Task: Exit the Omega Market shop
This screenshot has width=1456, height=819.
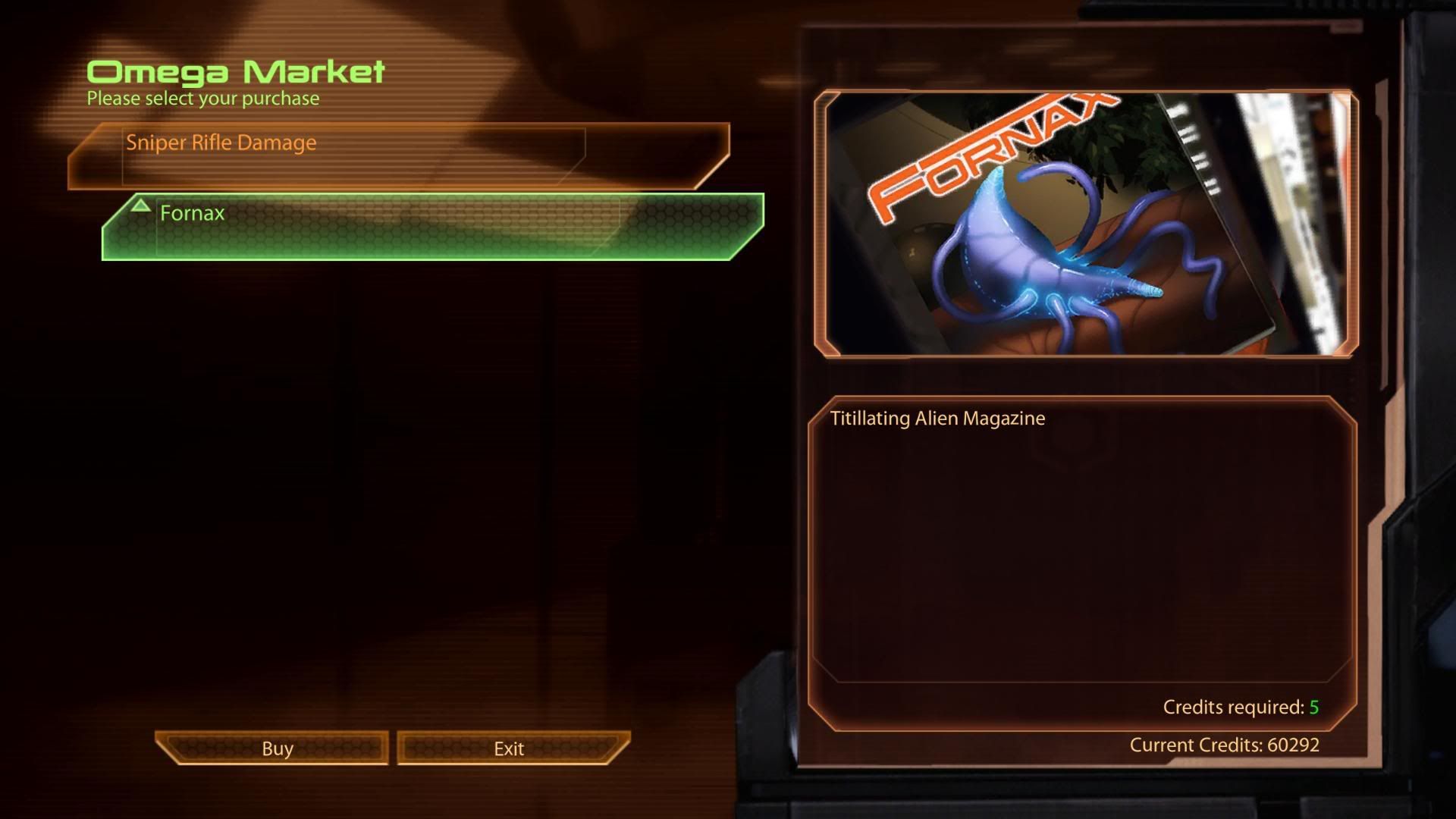Action: point(510,748)
